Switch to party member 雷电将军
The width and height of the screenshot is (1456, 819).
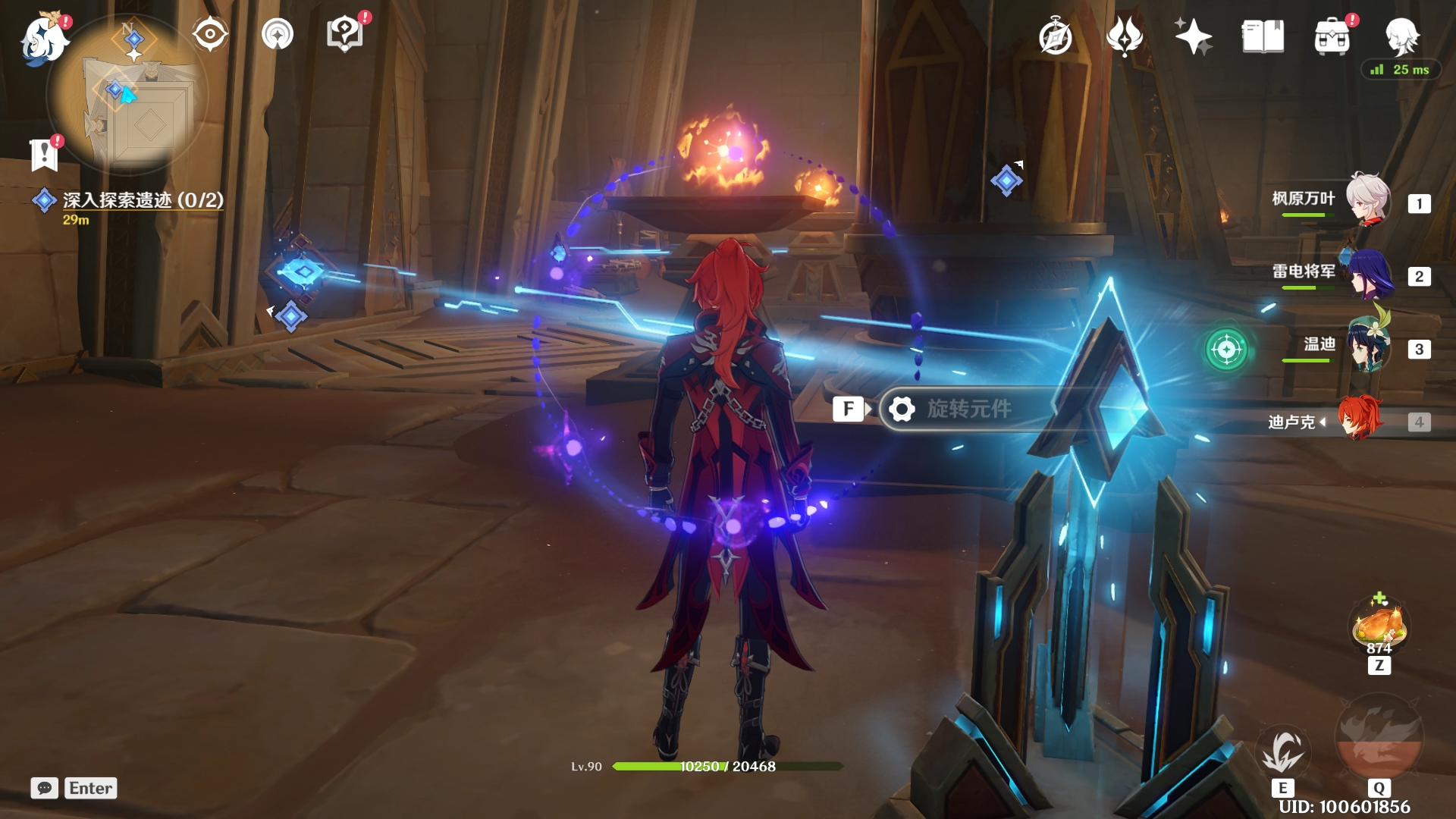pyautogui.click(x=1370, y=275)
